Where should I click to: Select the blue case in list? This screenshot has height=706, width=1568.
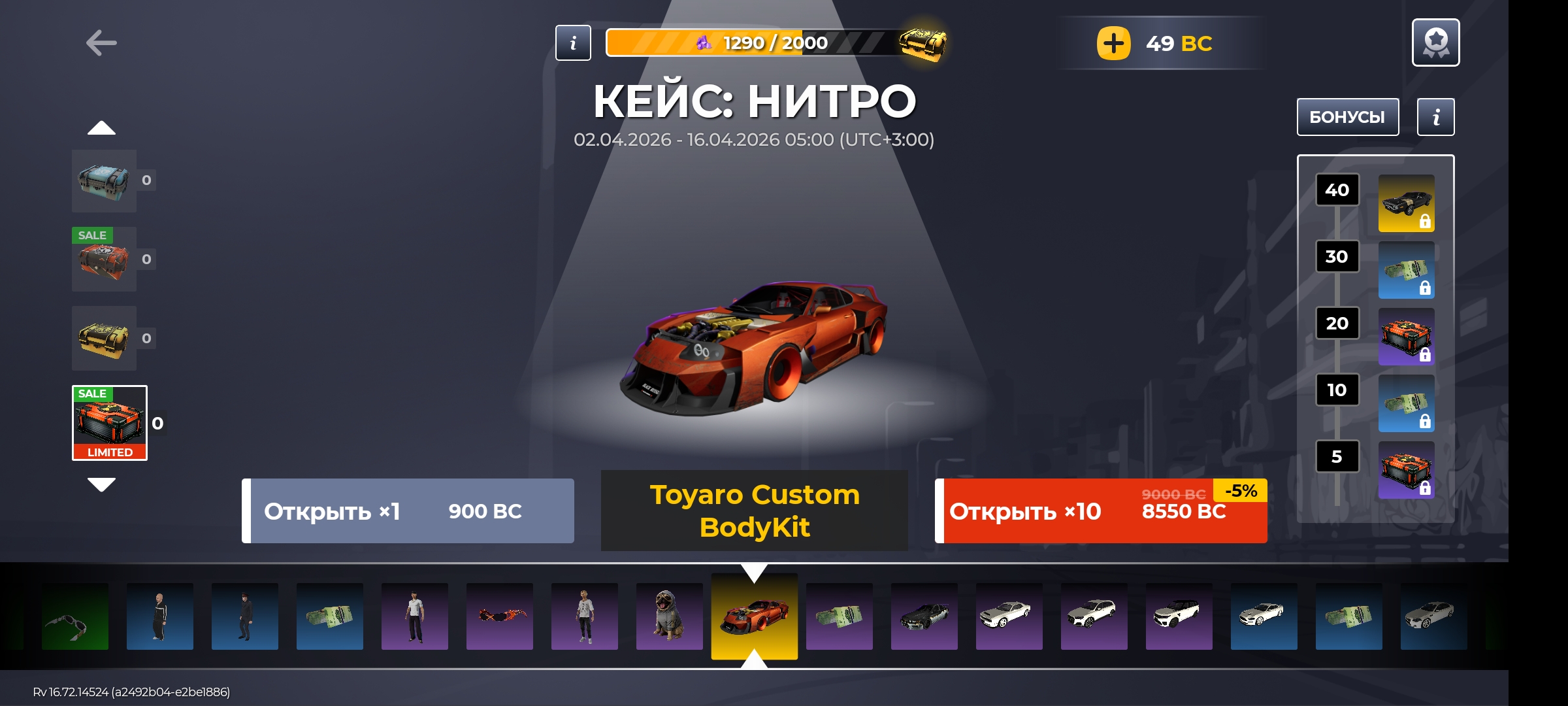pyautogui.click(x=105, y=180)
